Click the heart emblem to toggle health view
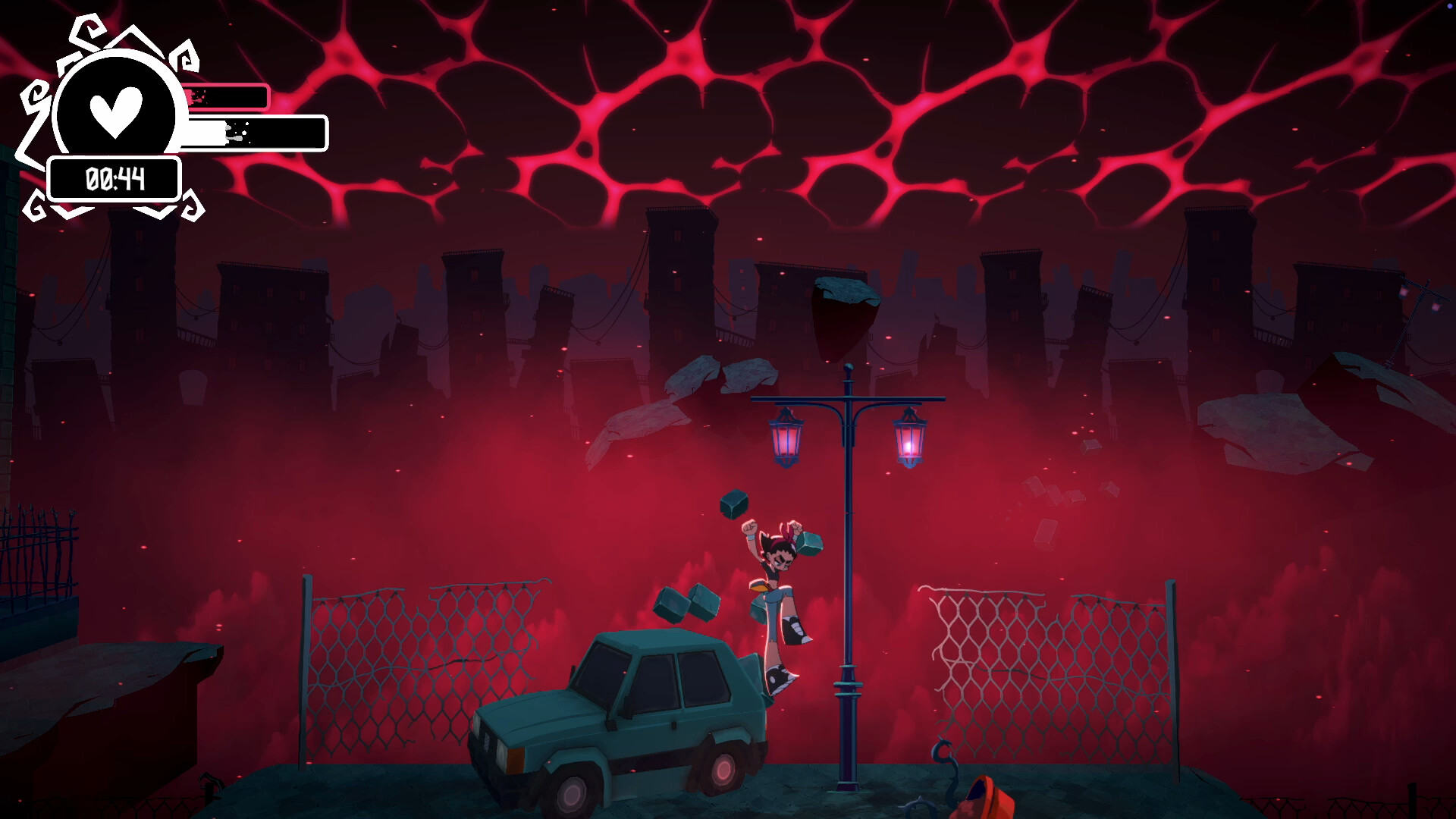The image size is (1456, 819). click(x=118, y=112)
